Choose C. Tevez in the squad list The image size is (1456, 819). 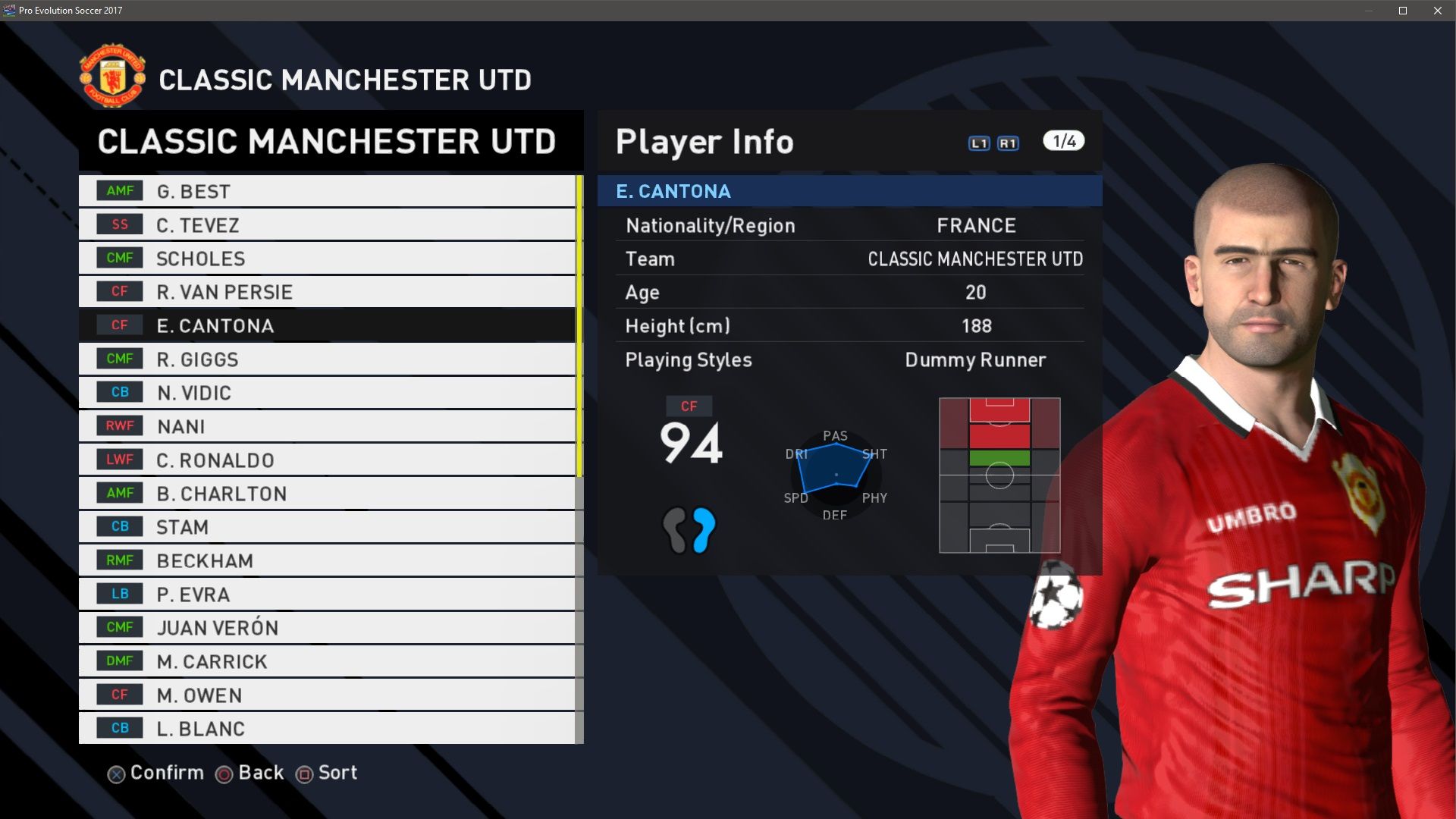pos(326,225)
